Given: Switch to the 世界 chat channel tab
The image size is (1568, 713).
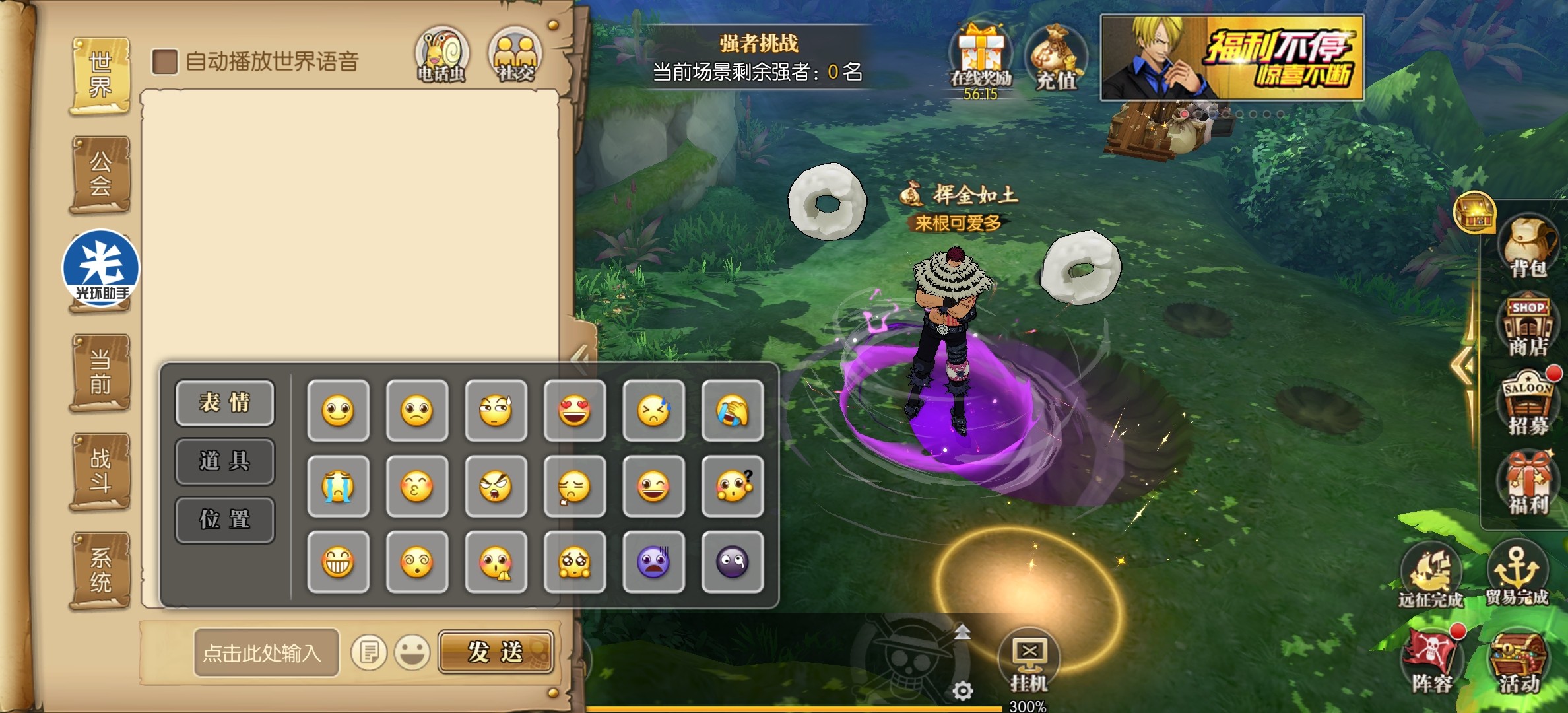Looking at the screenshot, I should [x=100, y=75].
